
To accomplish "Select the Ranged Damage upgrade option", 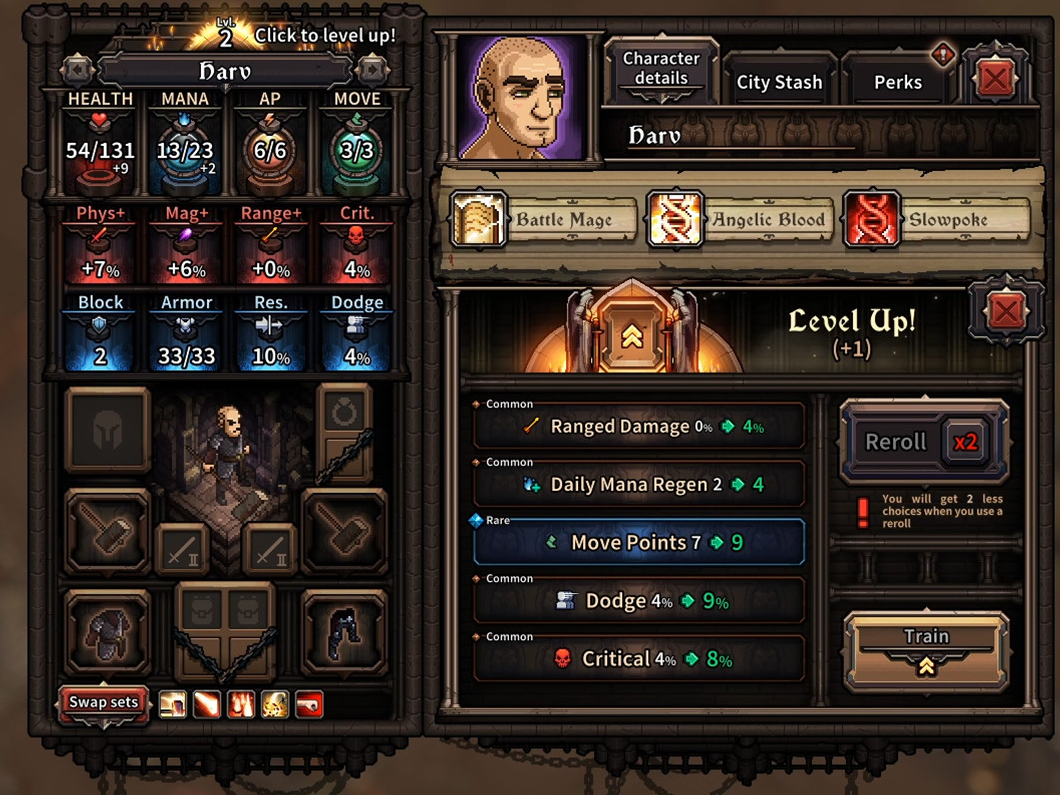I will [x=638, y=427].
